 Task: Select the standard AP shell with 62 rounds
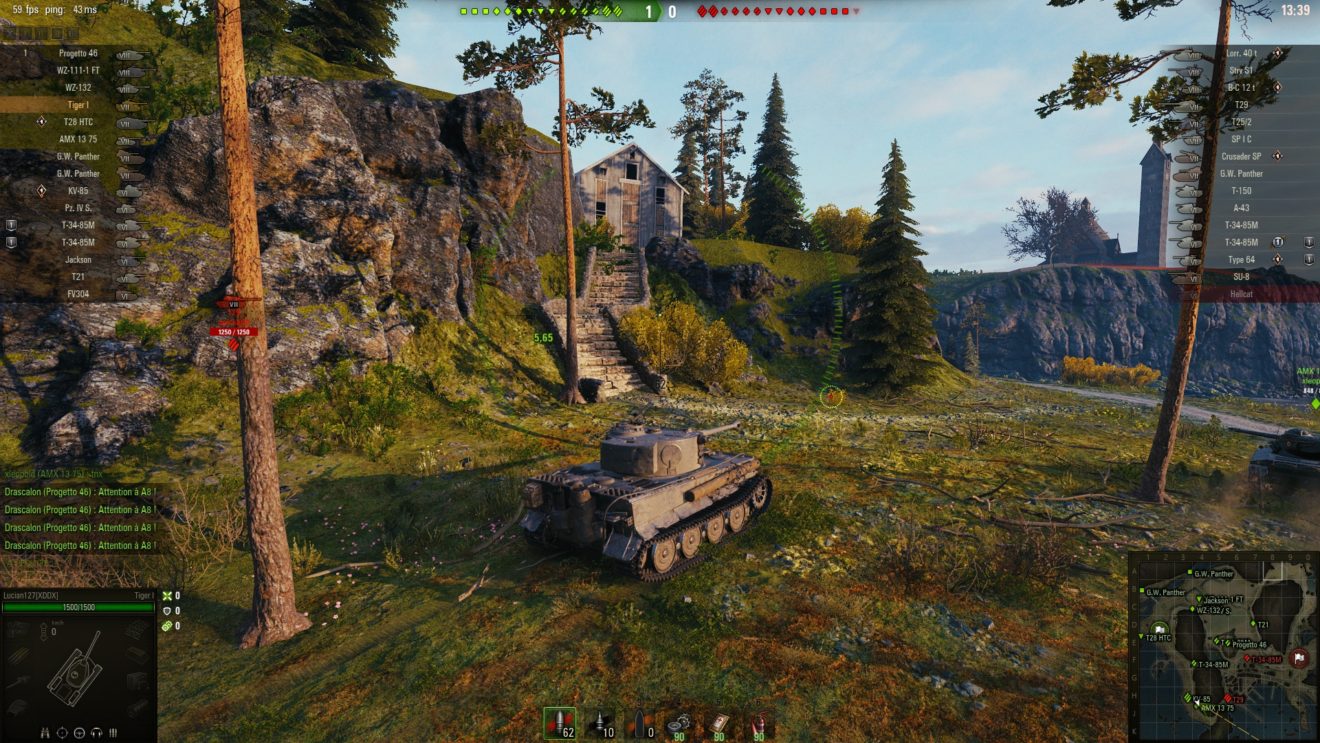point(559,722)
